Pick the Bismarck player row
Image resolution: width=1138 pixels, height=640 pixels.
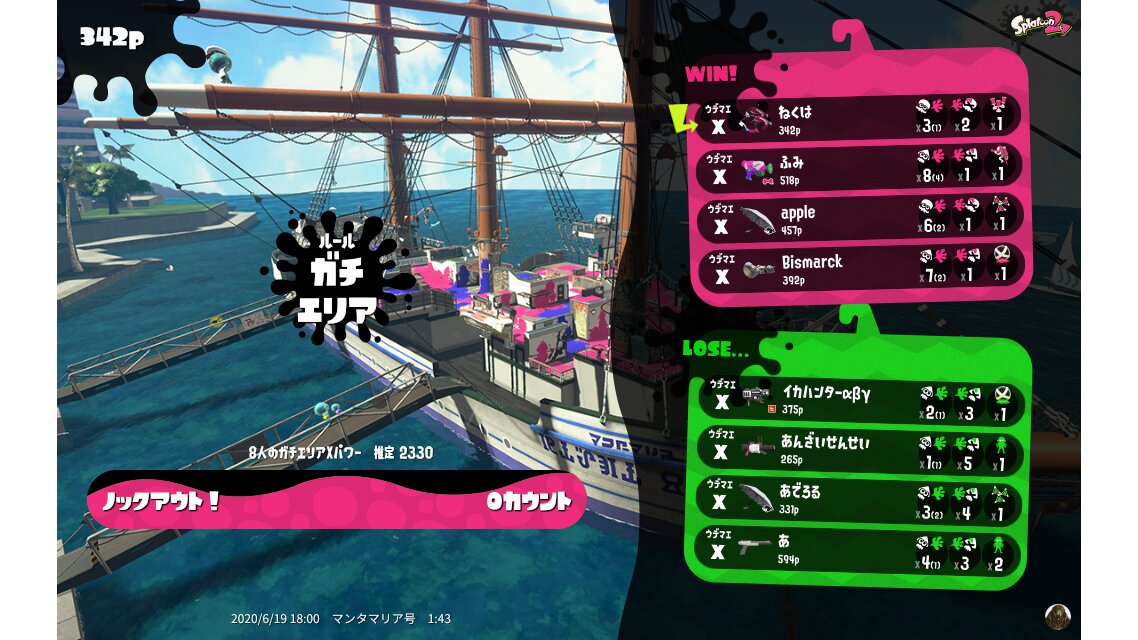[858, 267]
